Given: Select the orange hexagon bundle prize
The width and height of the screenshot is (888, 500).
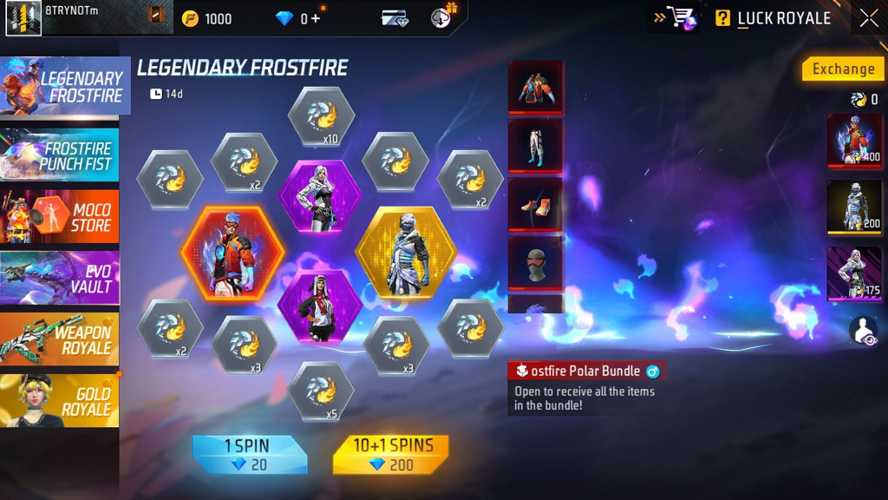Looking at the screenshot, I should pyautogui.click(x=232, y=253).
